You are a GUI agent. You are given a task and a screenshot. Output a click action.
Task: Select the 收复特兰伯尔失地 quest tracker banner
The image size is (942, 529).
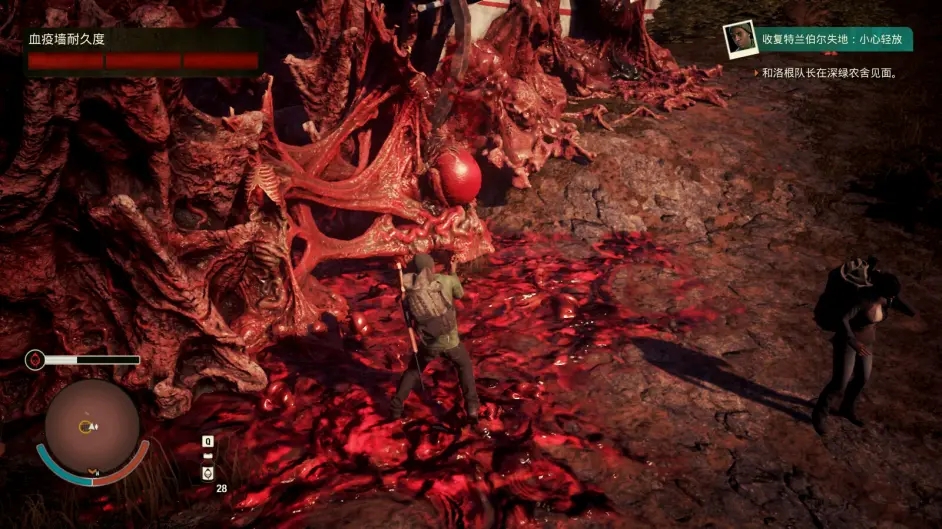834,39
